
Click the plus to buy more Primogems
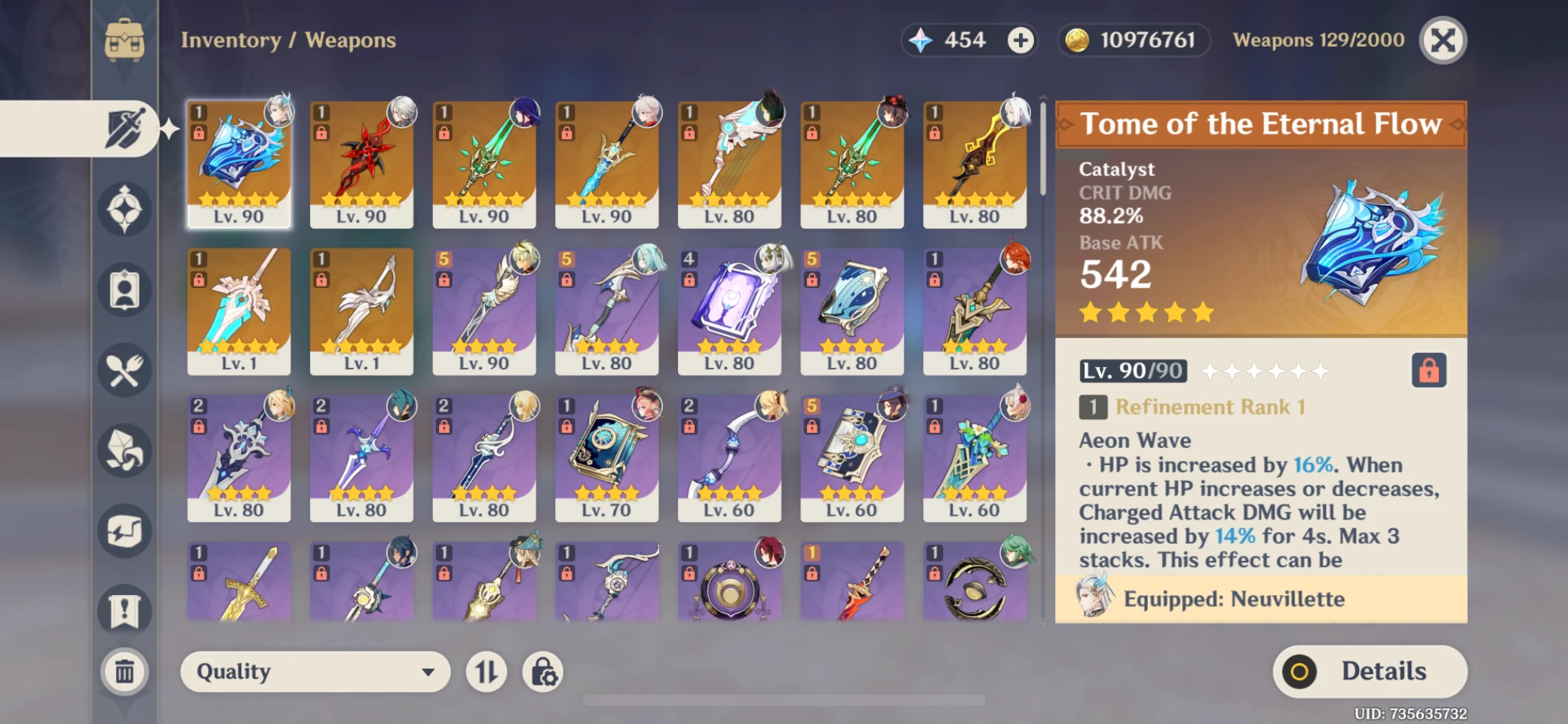(x=1022, y=40)
